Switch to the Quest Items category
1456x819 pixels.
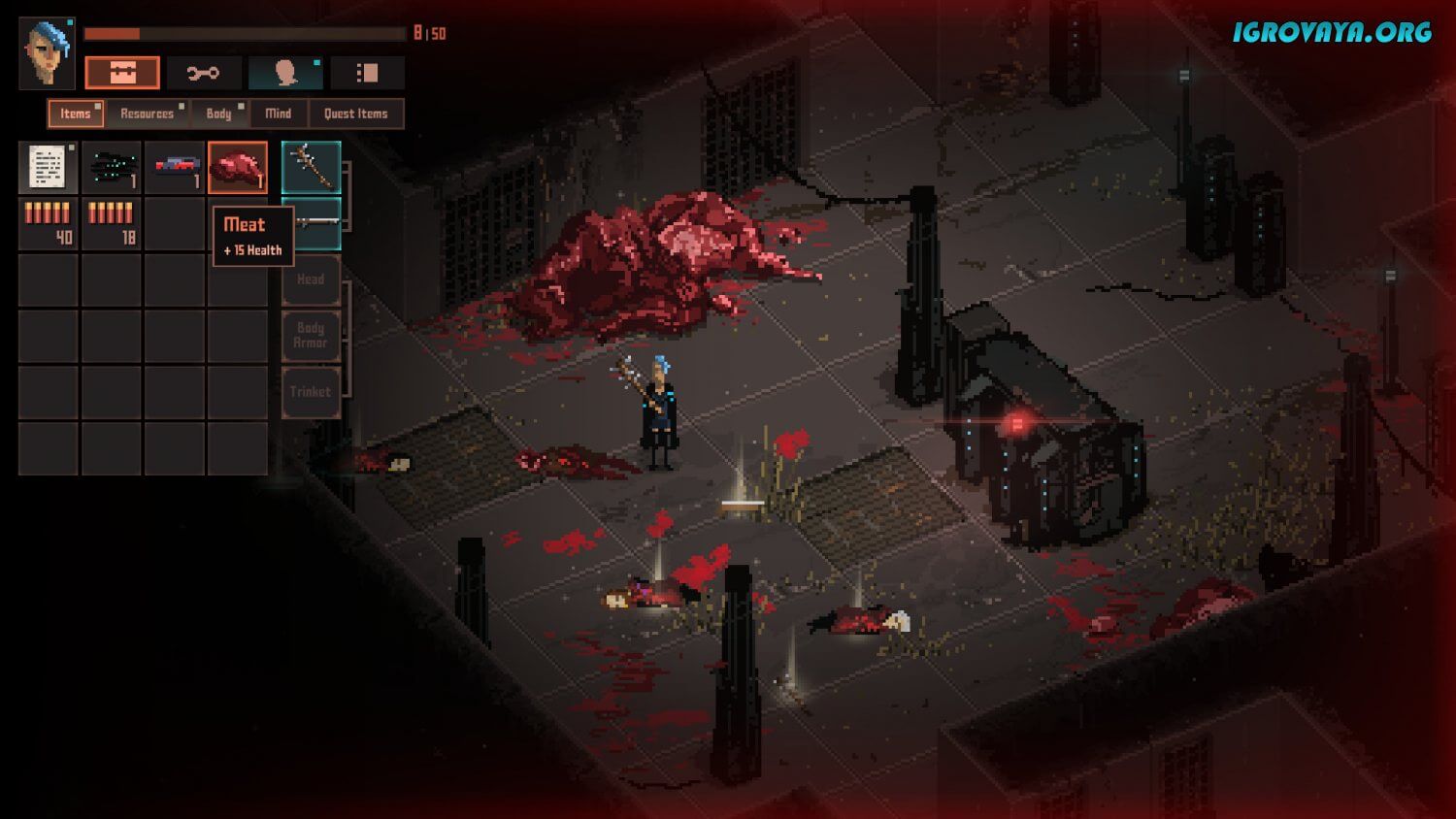[355, 114]
